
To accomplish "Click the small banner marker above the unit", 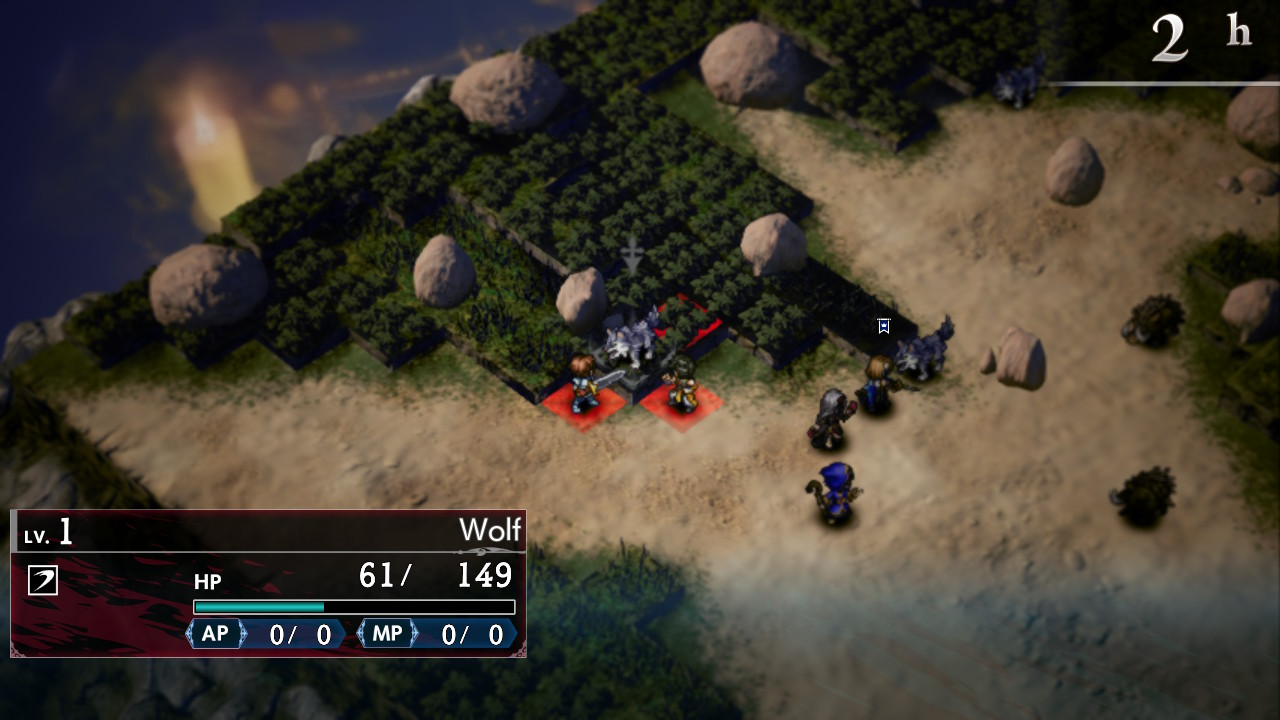I will click(x=884, y=326).
